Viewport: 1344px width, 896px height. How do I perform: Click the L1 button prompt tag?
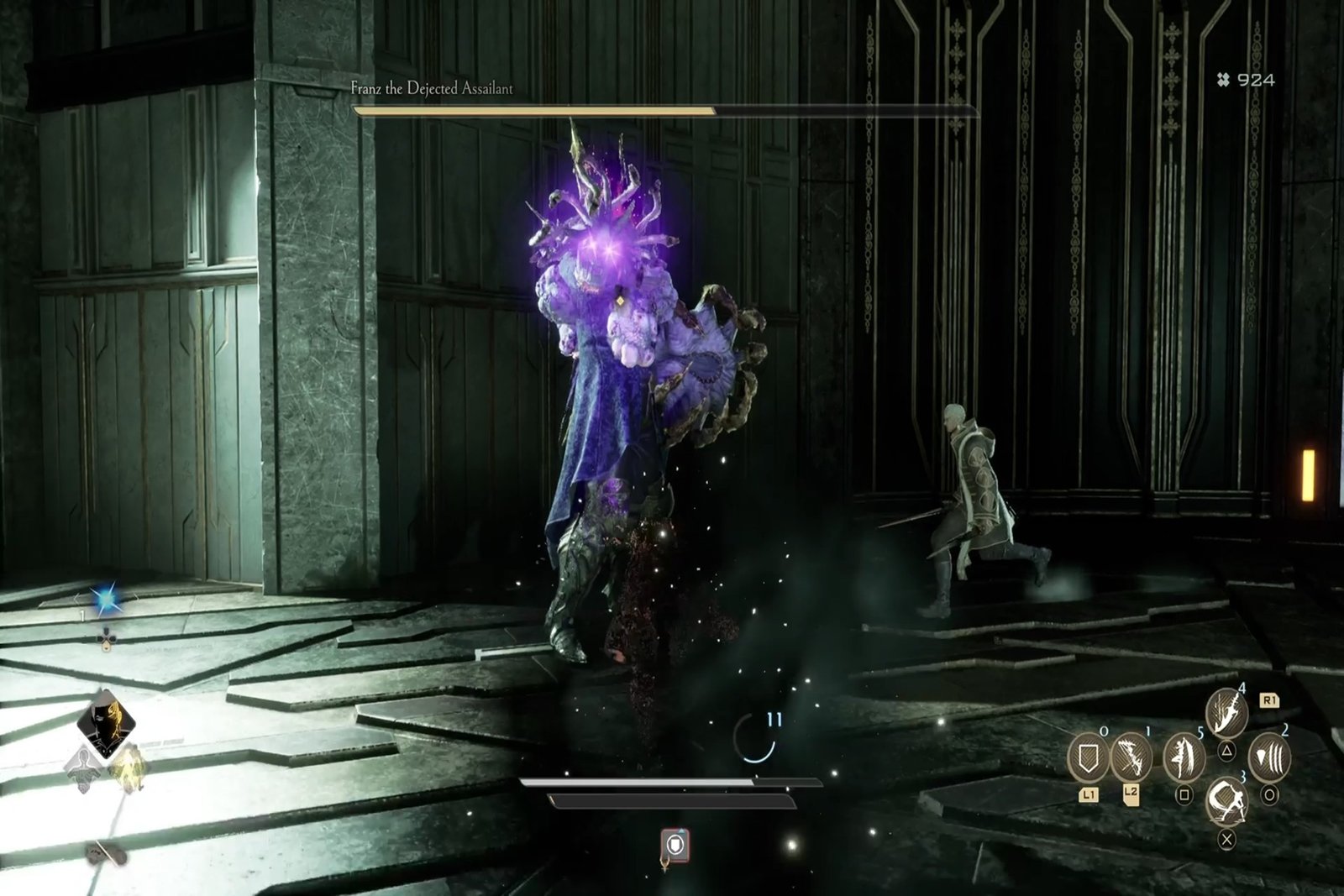[x=1089, y=794]
